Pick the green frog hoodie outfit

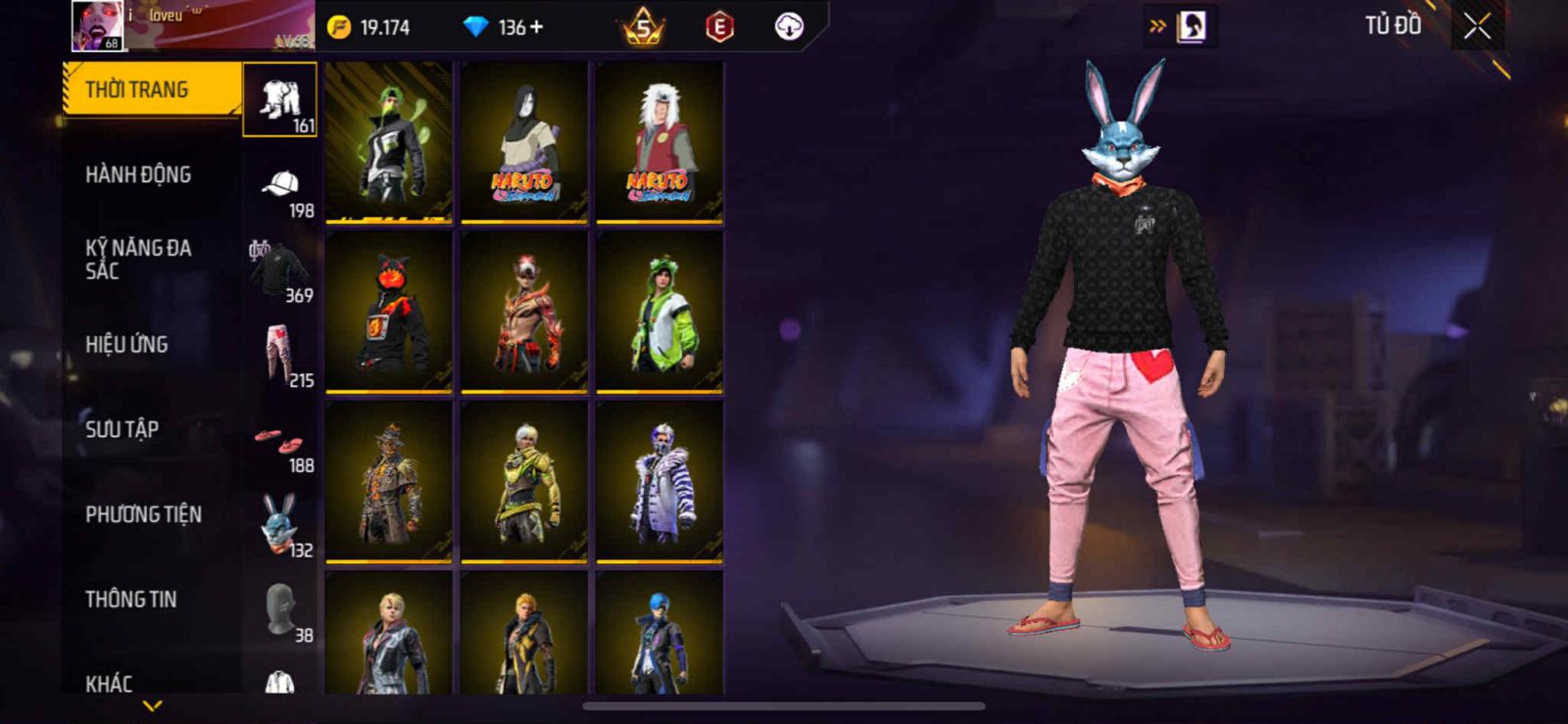660,312
